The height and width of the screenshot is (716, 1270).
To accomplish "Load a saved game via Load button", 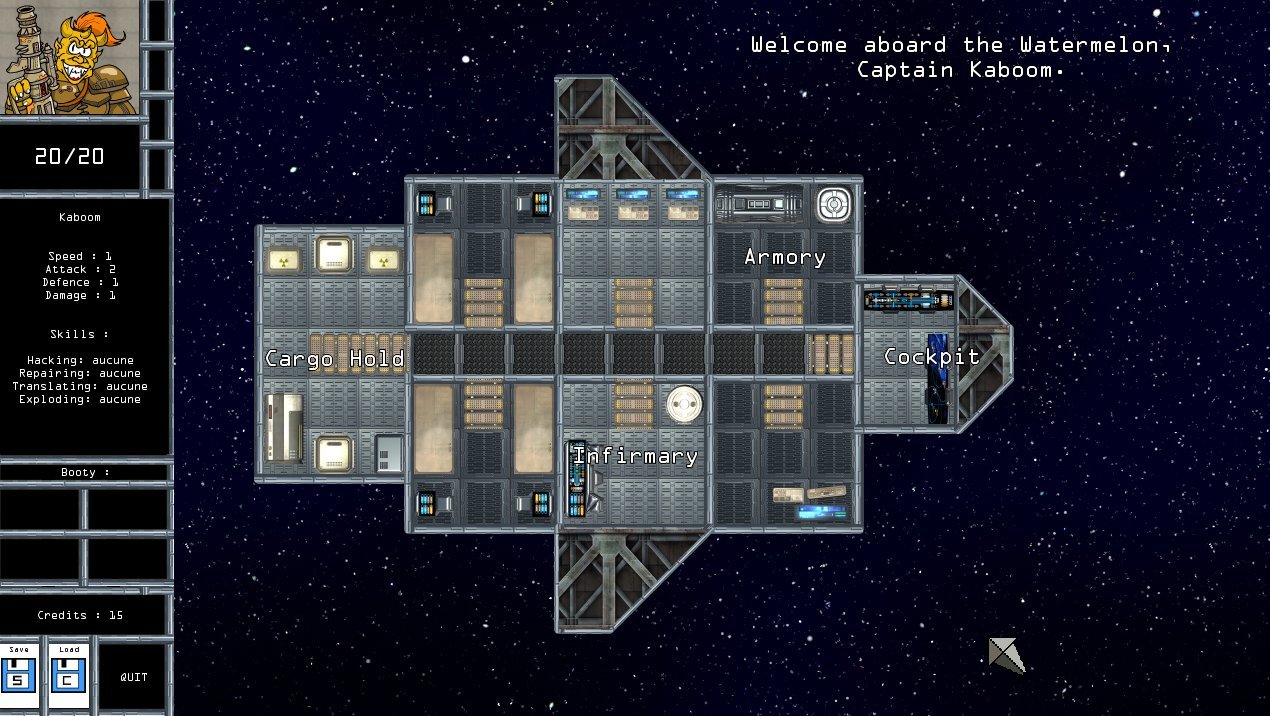I will (69, 675).
